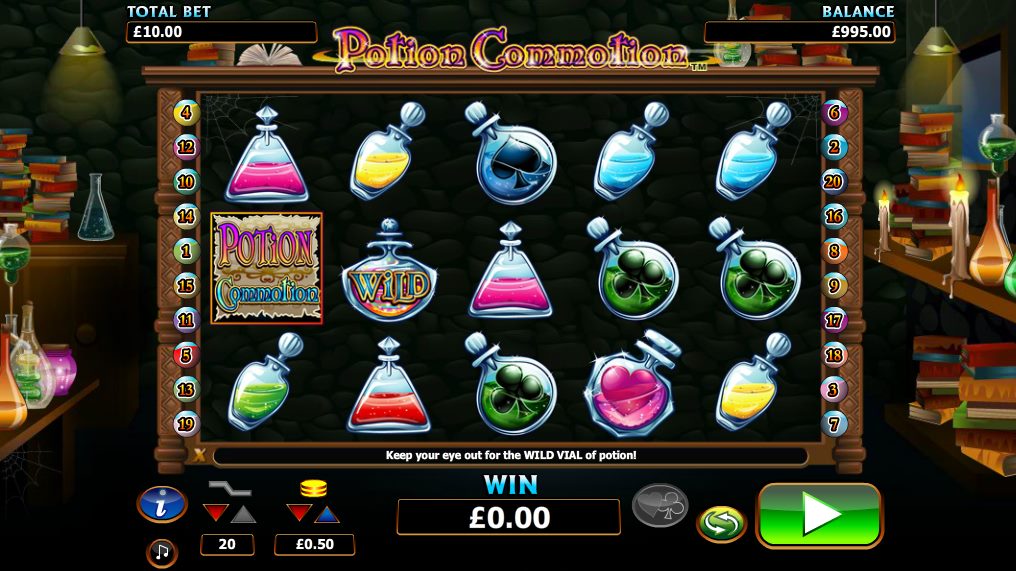Raise the coin bet value

tap(327, 514)
